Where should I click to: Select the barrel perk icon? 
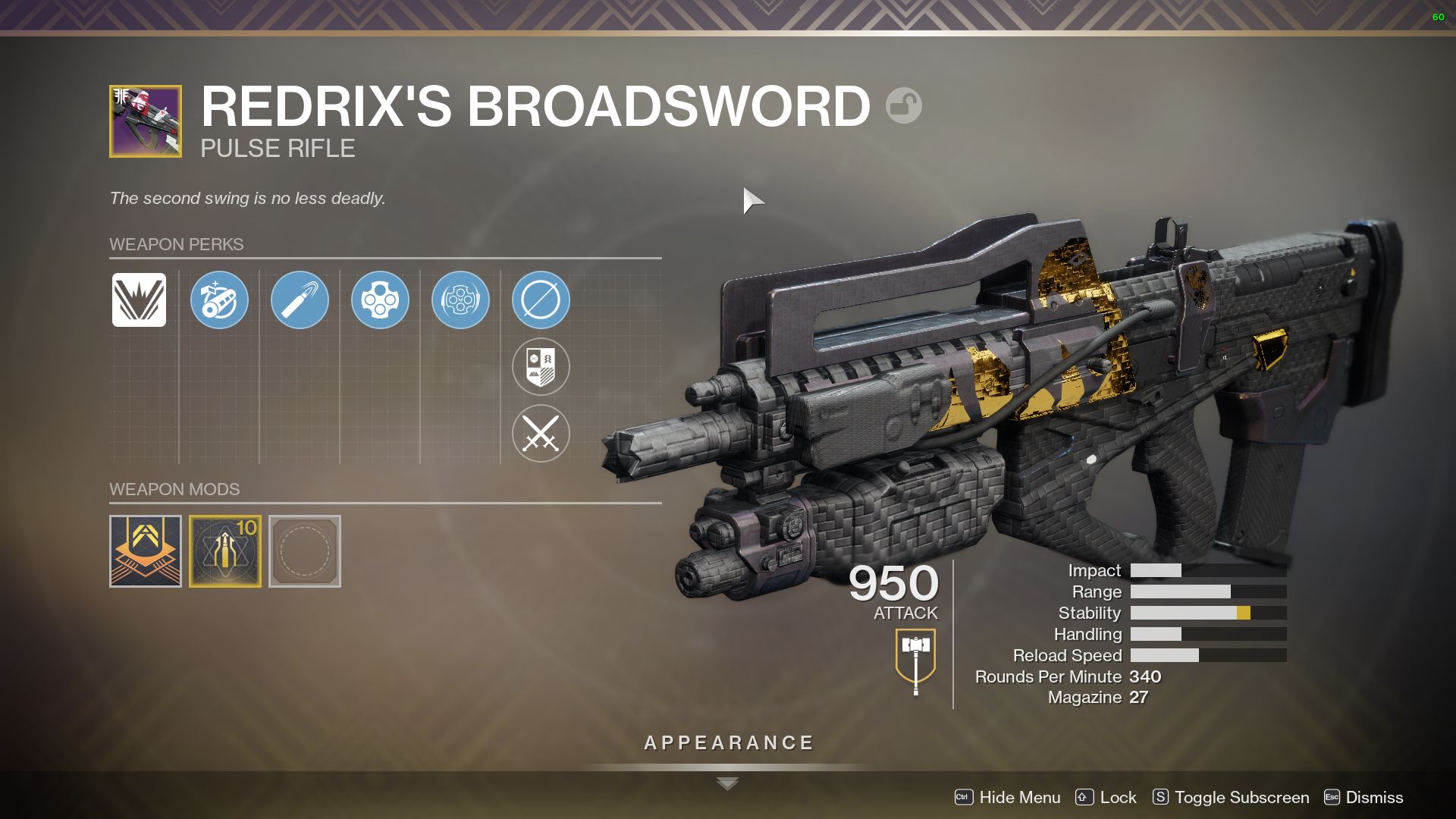point(219,300)
